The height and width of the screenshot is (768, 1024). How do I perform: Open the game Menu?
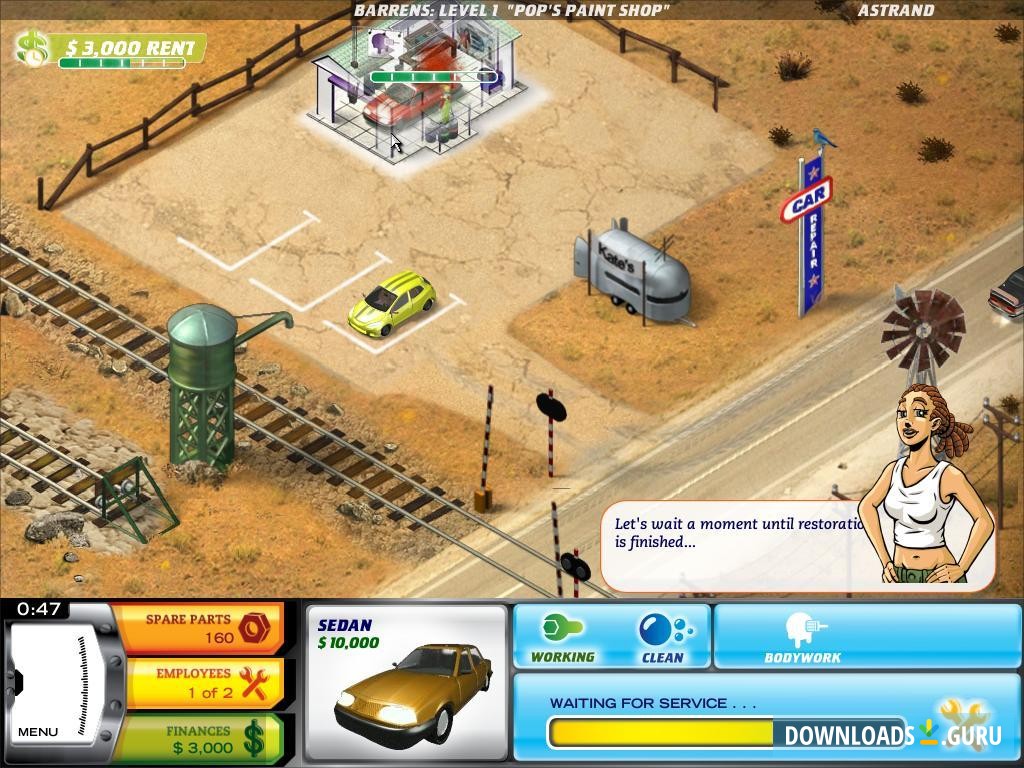[38, 731]
